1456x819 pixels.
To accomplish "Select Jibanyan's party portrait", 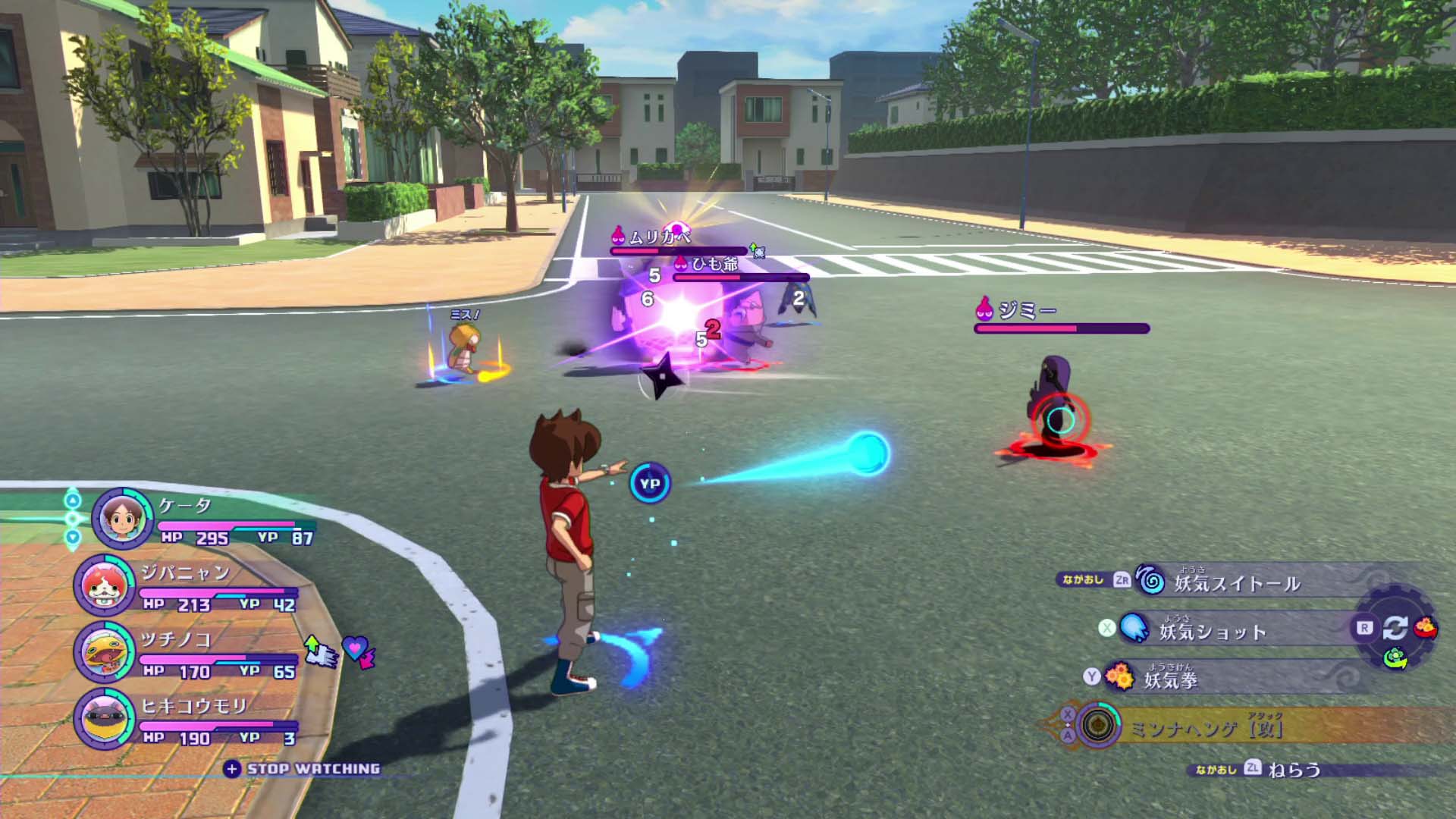I will tap(105, 585).
